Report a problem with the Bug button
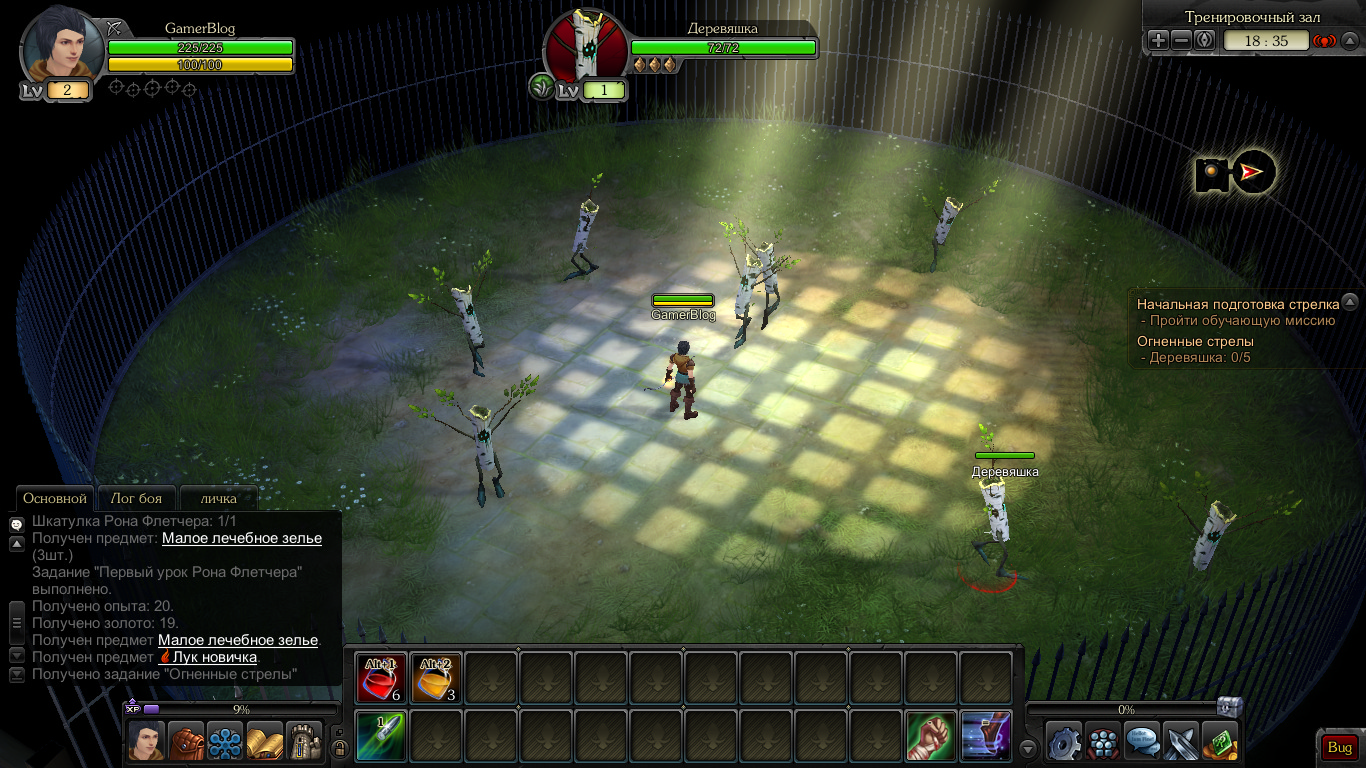Screen dimensions: 1366x768 (x=1339, y=747)
